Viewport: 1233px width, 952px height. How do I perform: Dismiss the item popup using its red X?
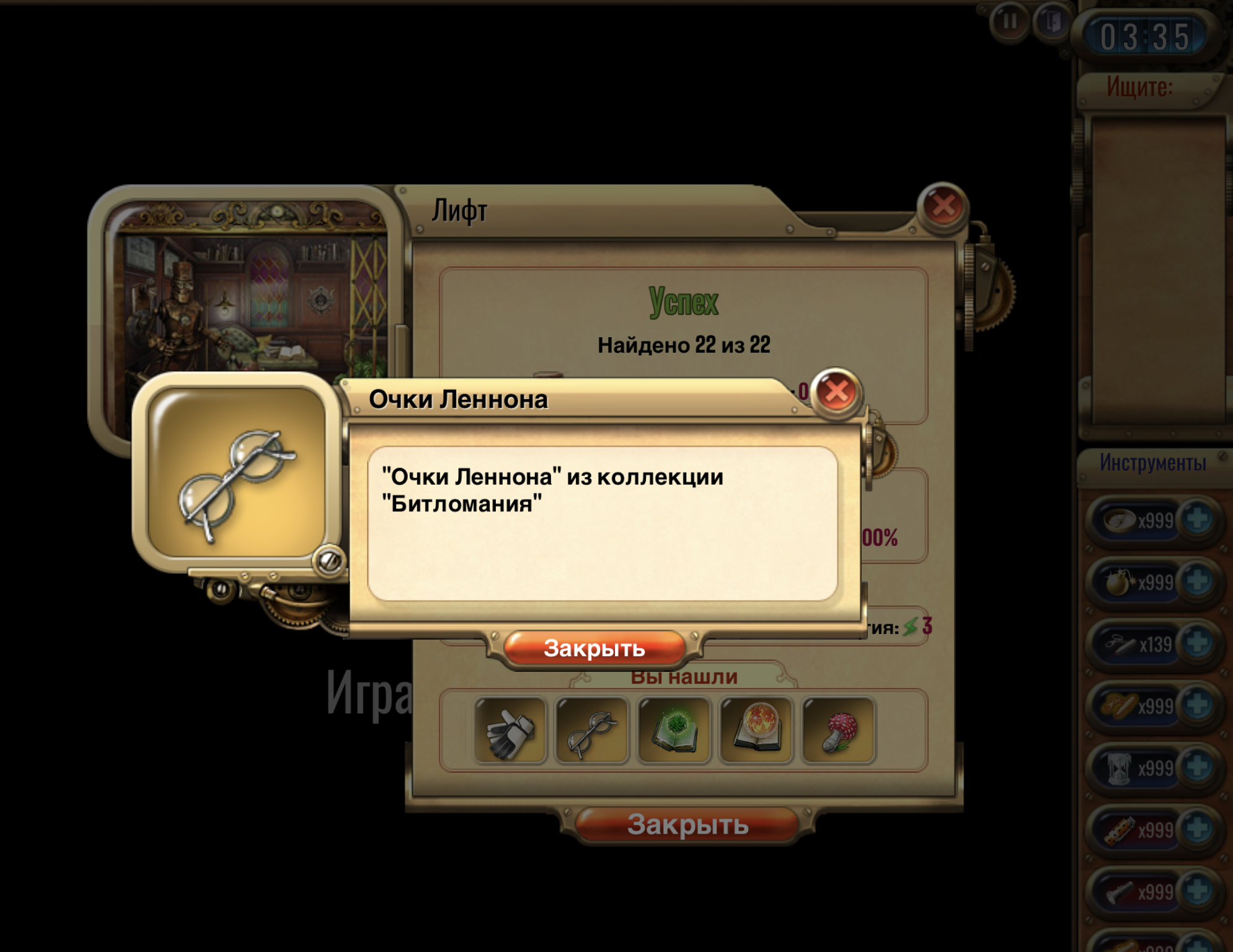click(836, 392)
